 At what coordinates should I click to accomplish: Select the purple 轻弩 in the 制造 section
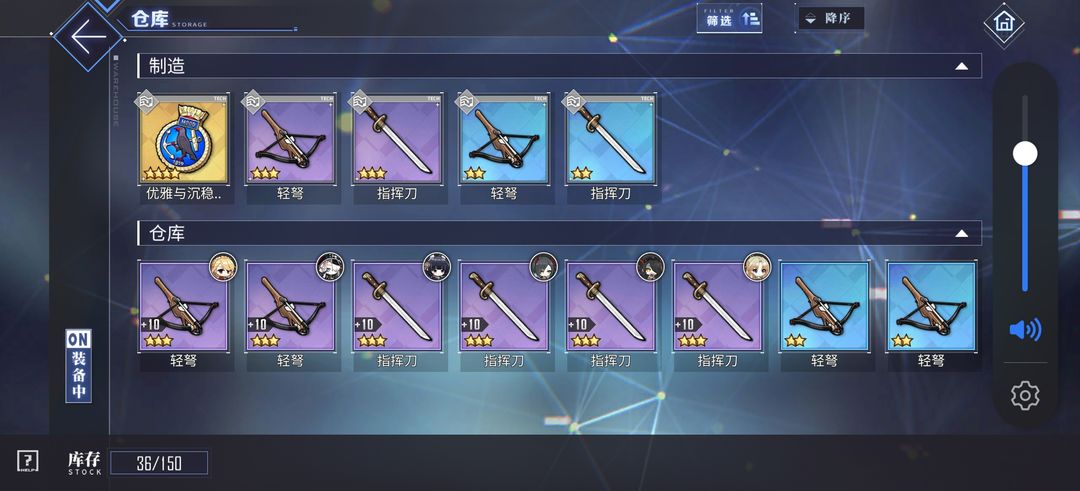click(x=289, y=141)
